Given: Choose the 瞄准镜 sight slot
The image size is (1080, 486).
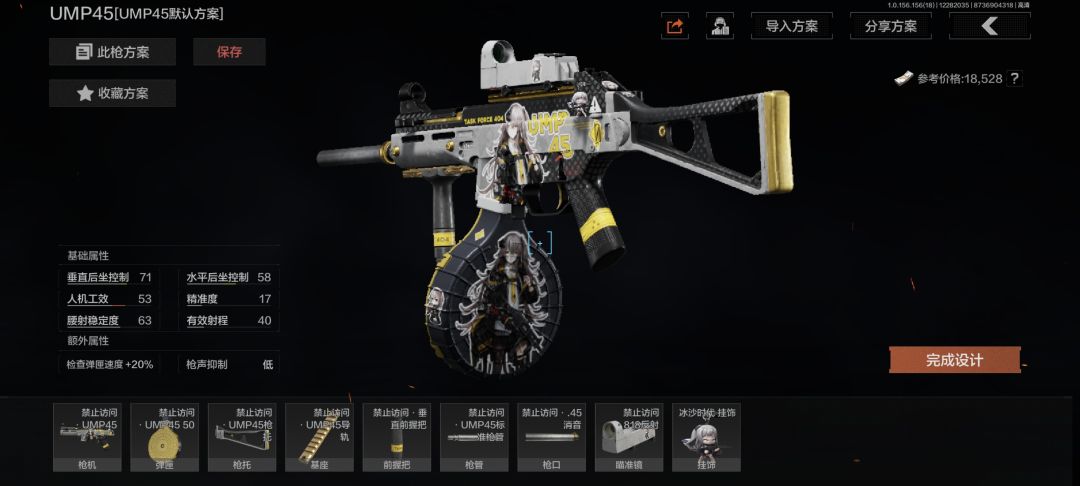Looking at the screenshot, I should 629,437.
